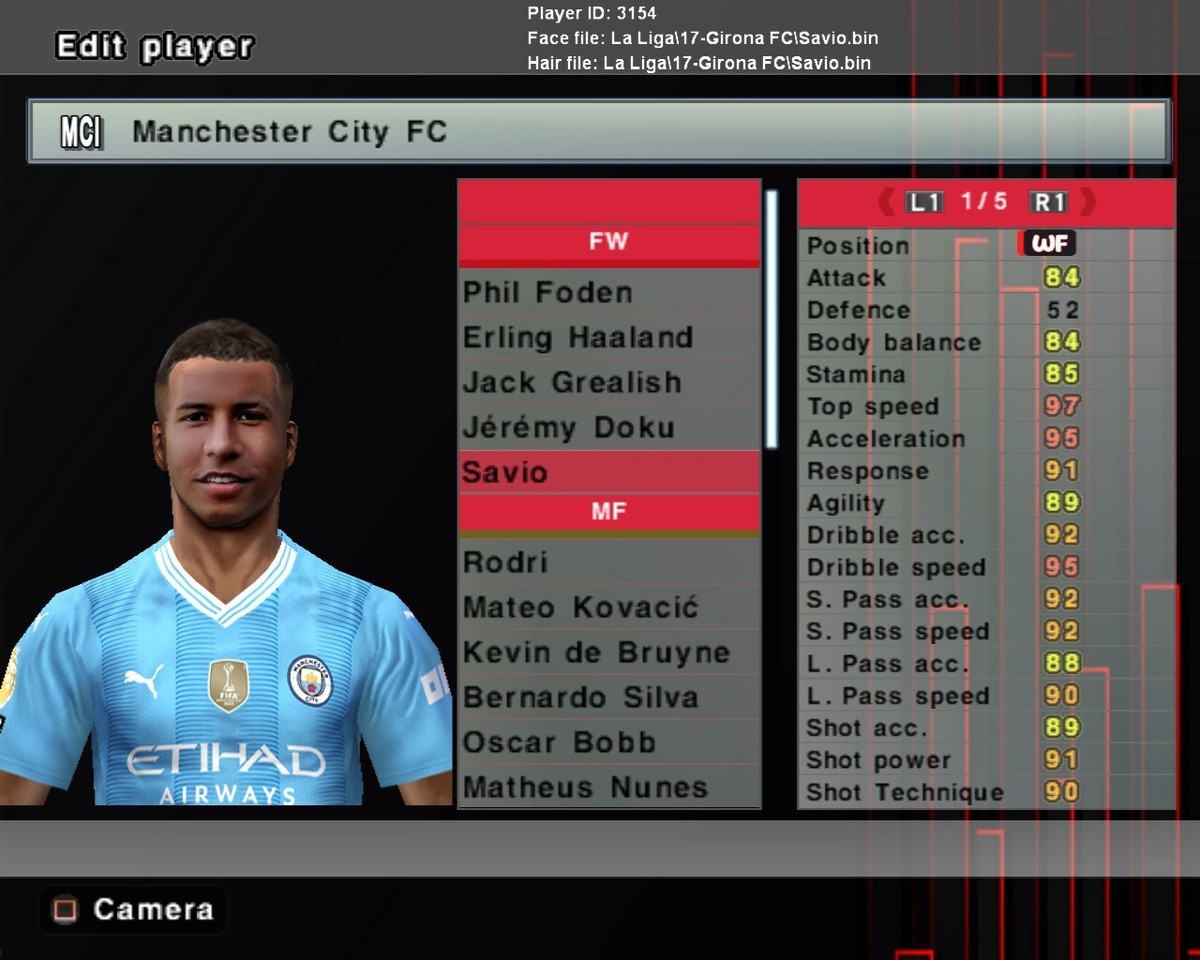The height and width of the screenshot is (960, 1200).
Task: Select the Defence stat row
Action: (985, 310)
